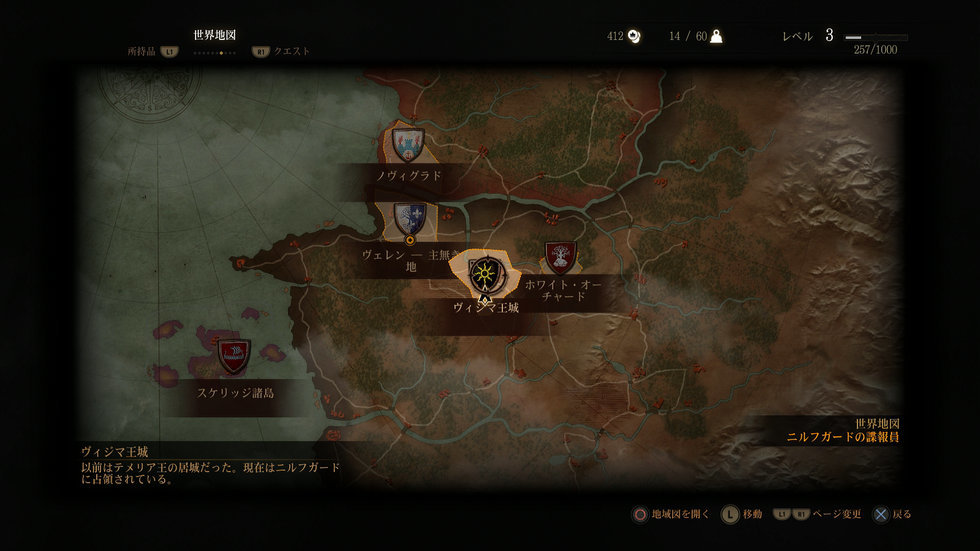Click the ヴィジマ王城 map label

(485, 308)
